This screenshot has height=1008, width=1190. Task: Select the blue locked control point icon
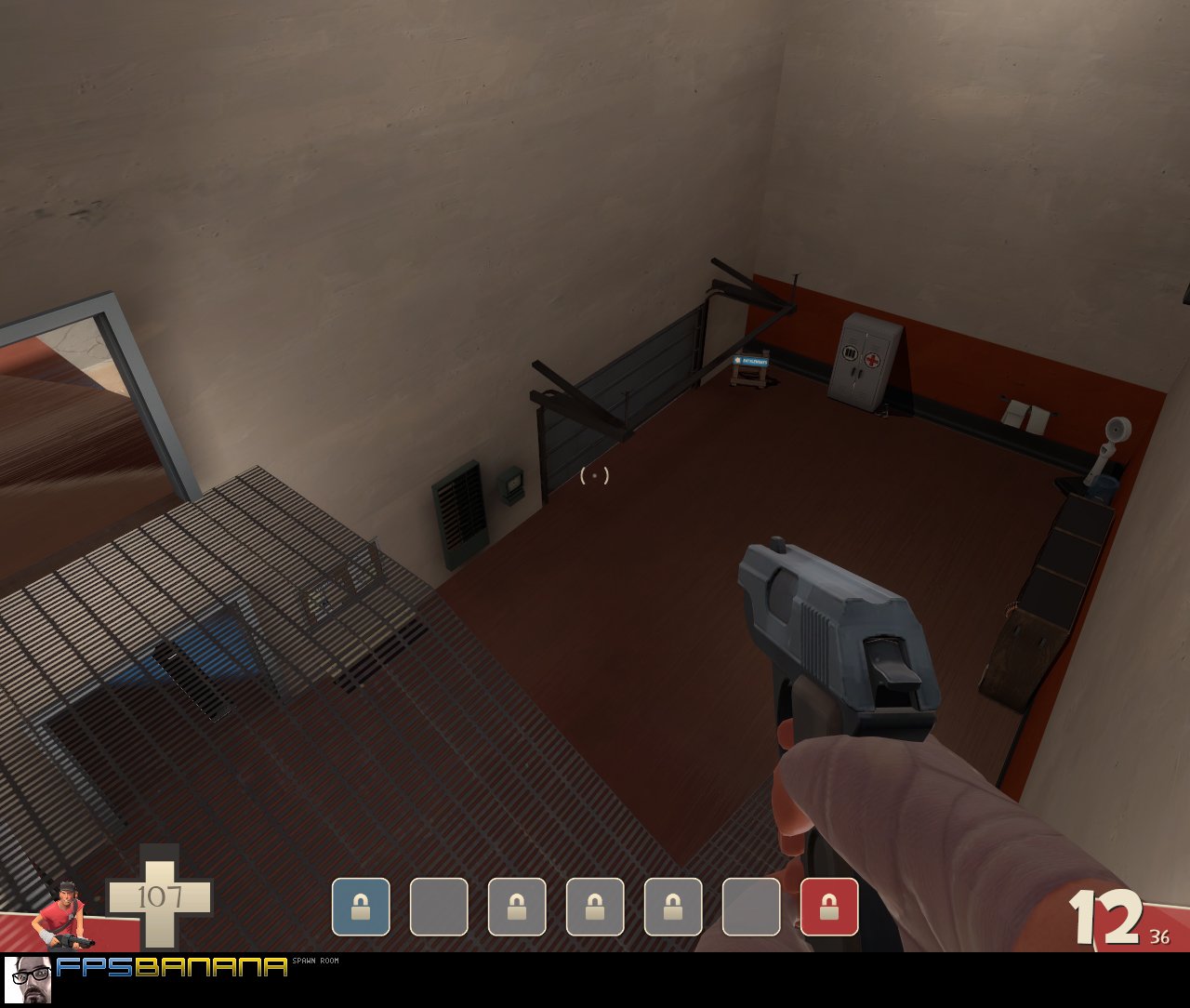point(361,907)
